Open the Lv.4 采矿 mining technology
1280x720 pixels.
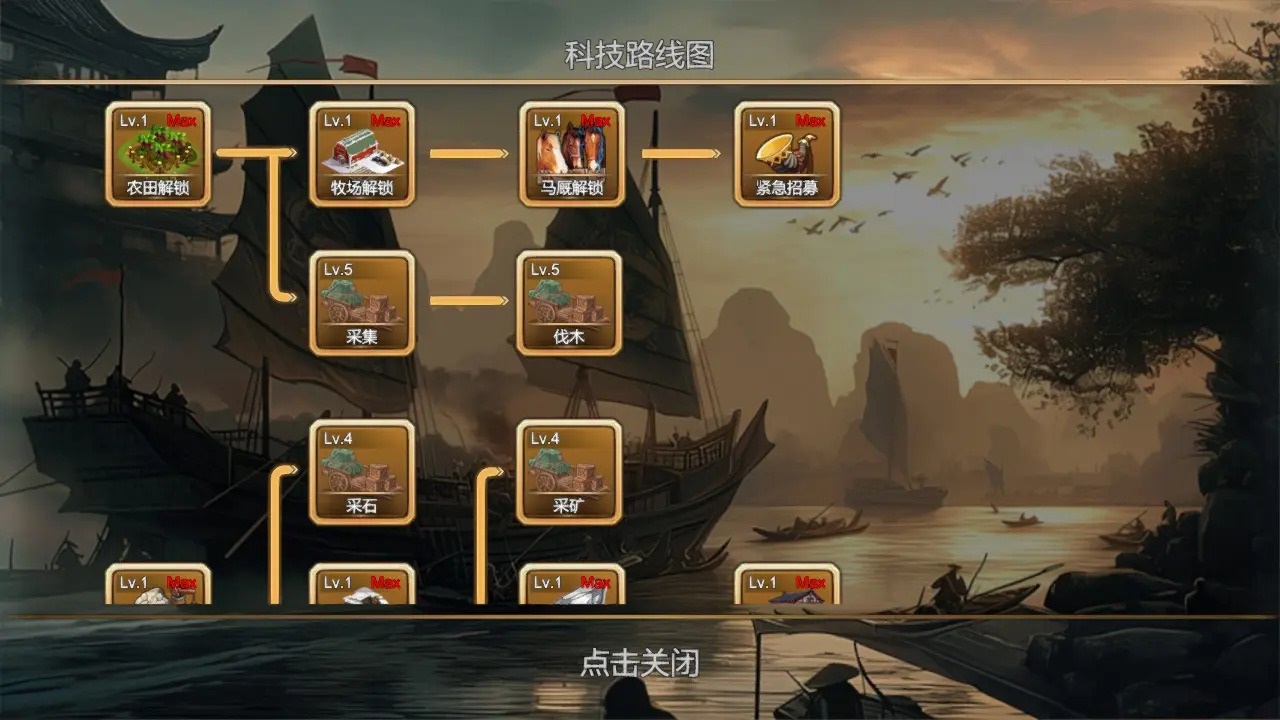pyautogui.click(x=570, y=470)
